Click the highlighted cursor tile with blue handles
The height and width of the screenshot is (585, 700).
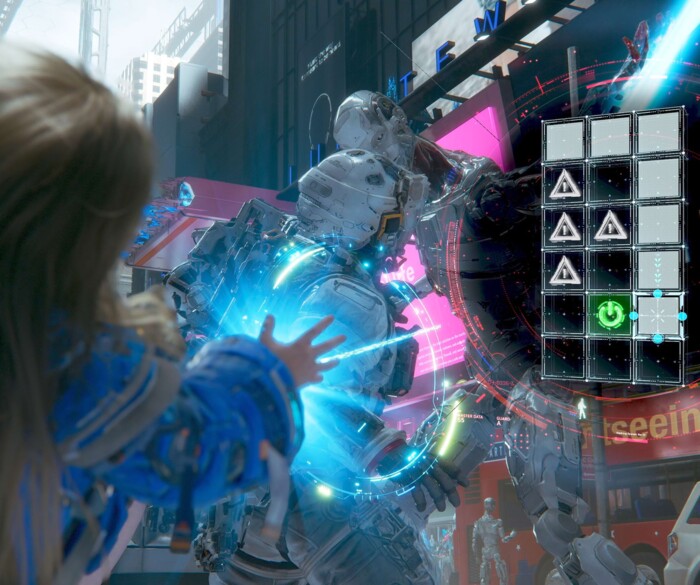658,316
